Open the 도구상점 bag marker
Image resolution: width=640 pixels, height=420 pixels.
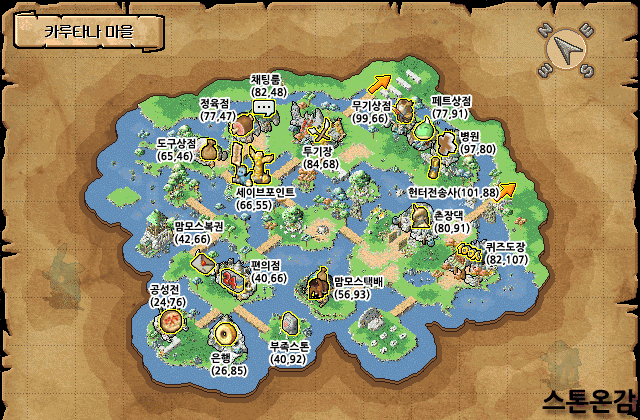coord(209,151)
